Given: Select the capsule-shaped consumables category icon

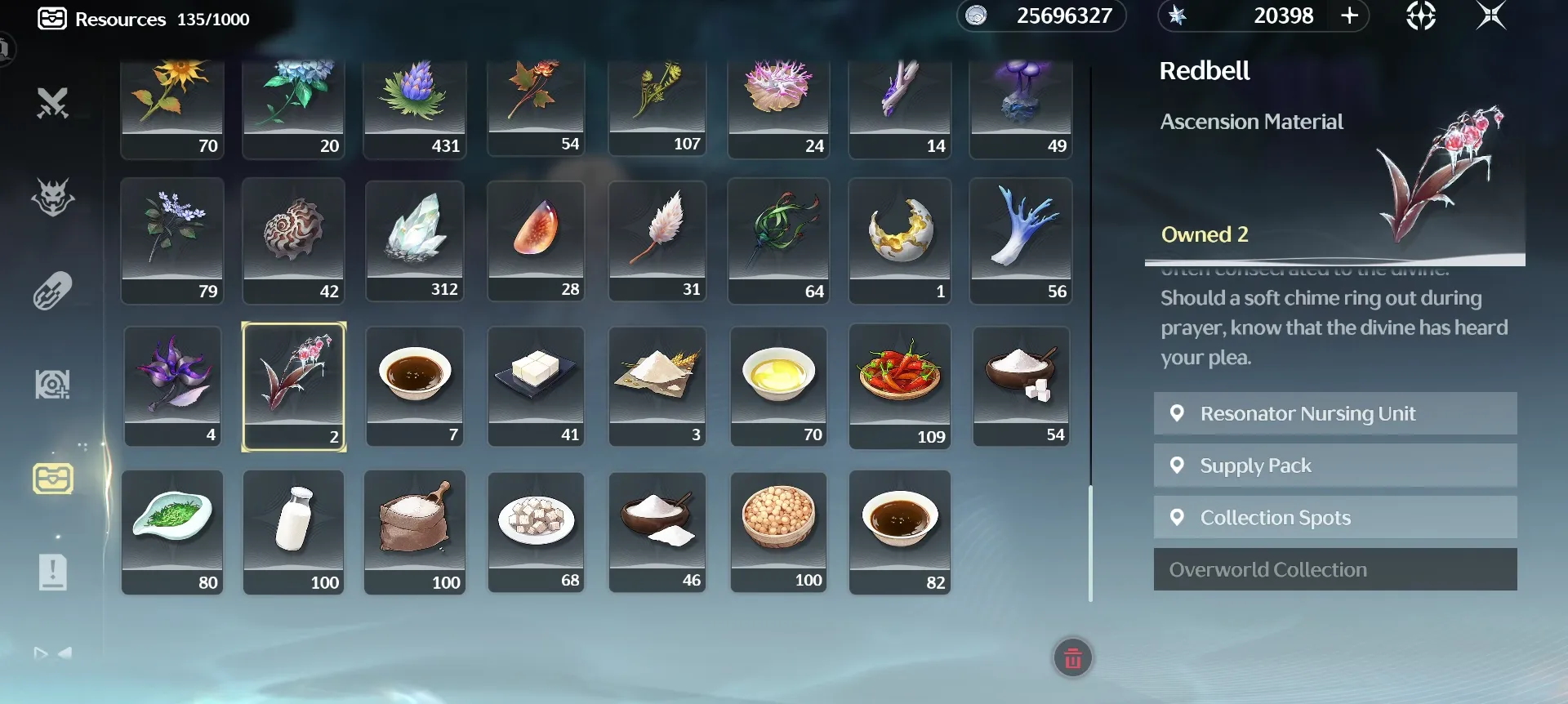Looking at the screenshot, I should 51,289.
